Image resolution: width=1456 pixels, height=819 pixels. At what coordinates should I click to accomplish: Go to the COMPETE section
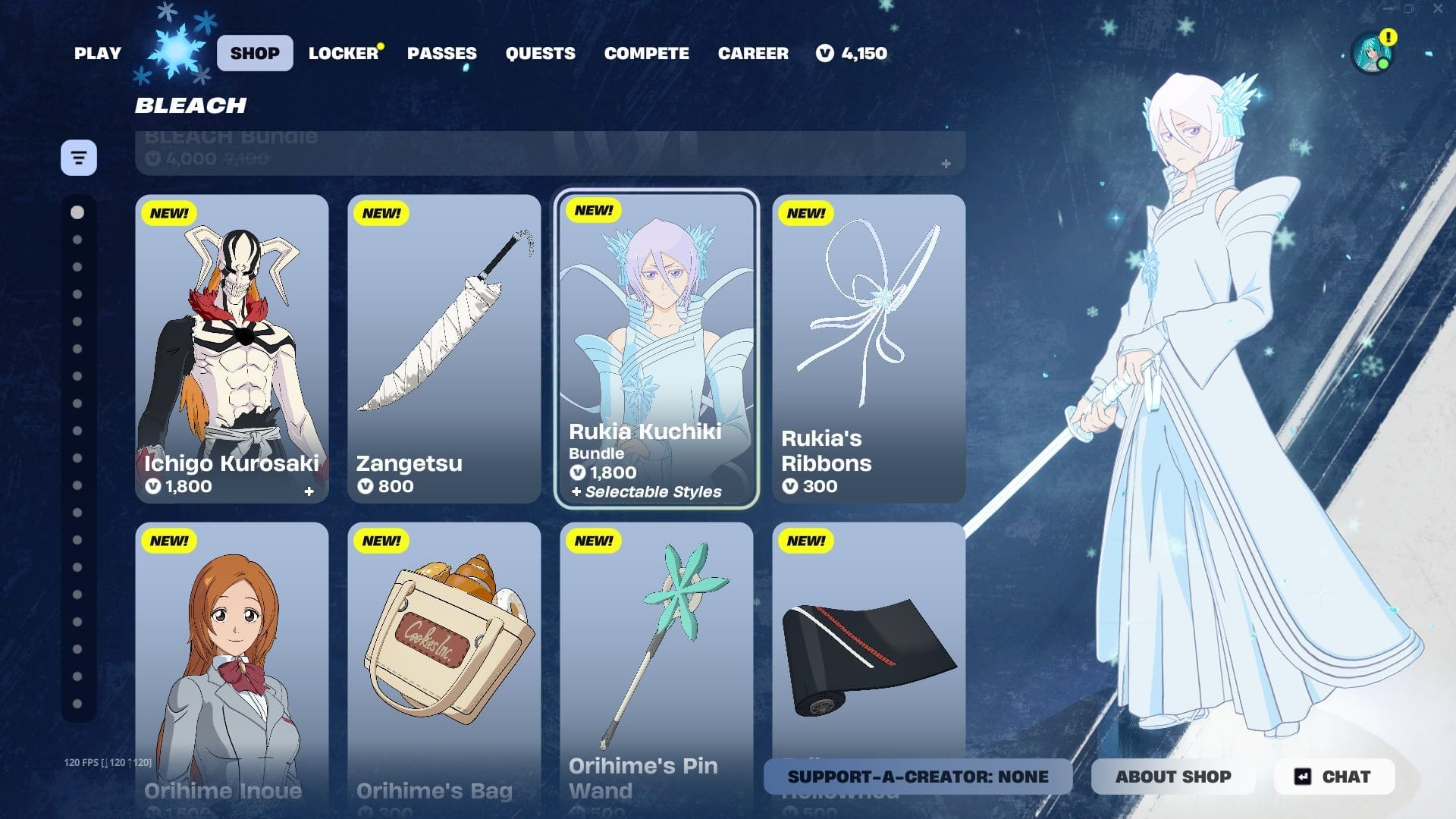point(646,53)
